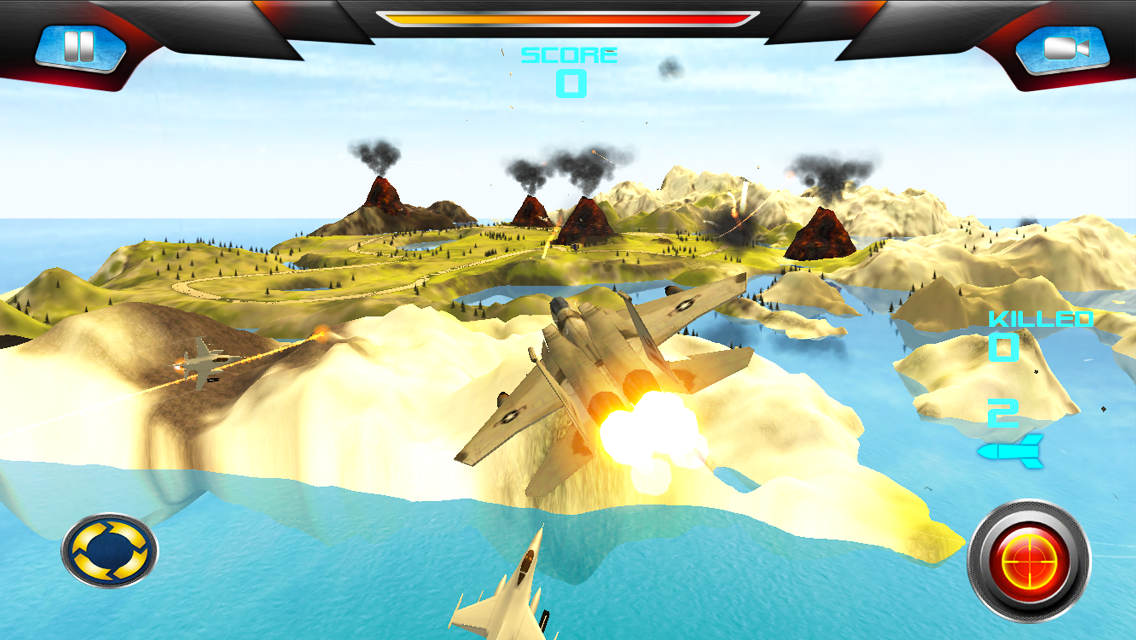Fire using the red crosshair button
This screenshot has height=640, width=1136.
1029,562
